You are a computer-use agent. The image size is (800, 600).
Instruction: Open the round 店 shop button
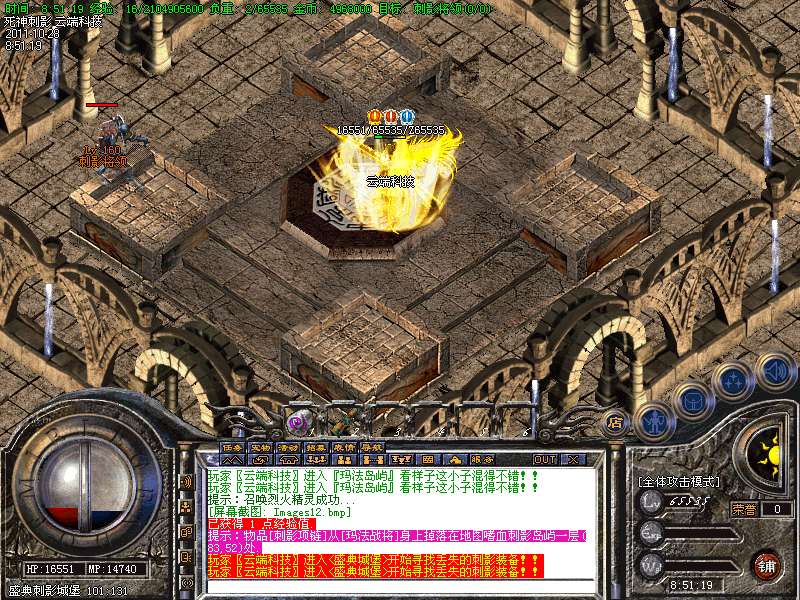coord(615,422)
